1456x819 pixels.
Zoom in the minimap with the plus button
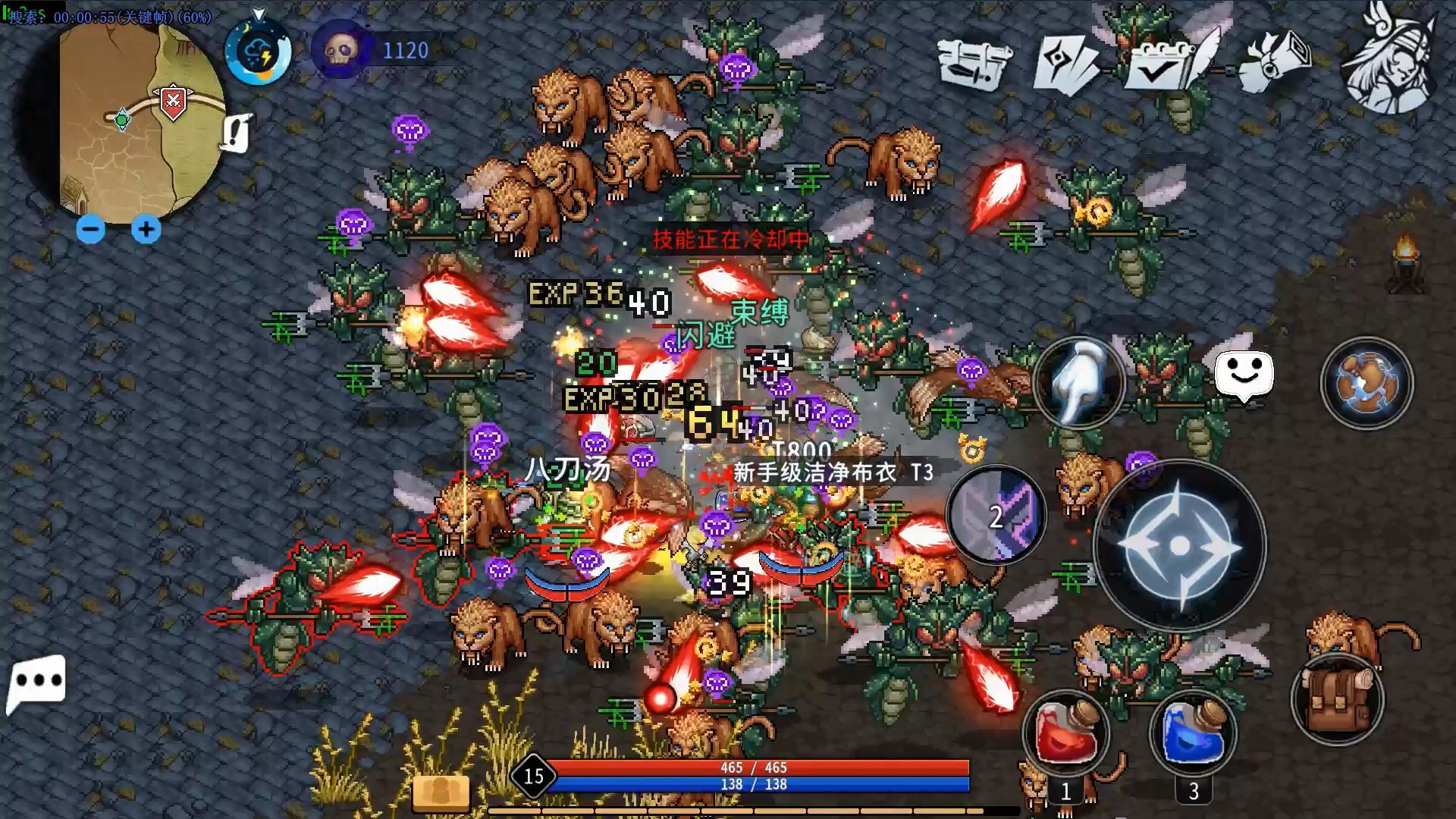146,231
